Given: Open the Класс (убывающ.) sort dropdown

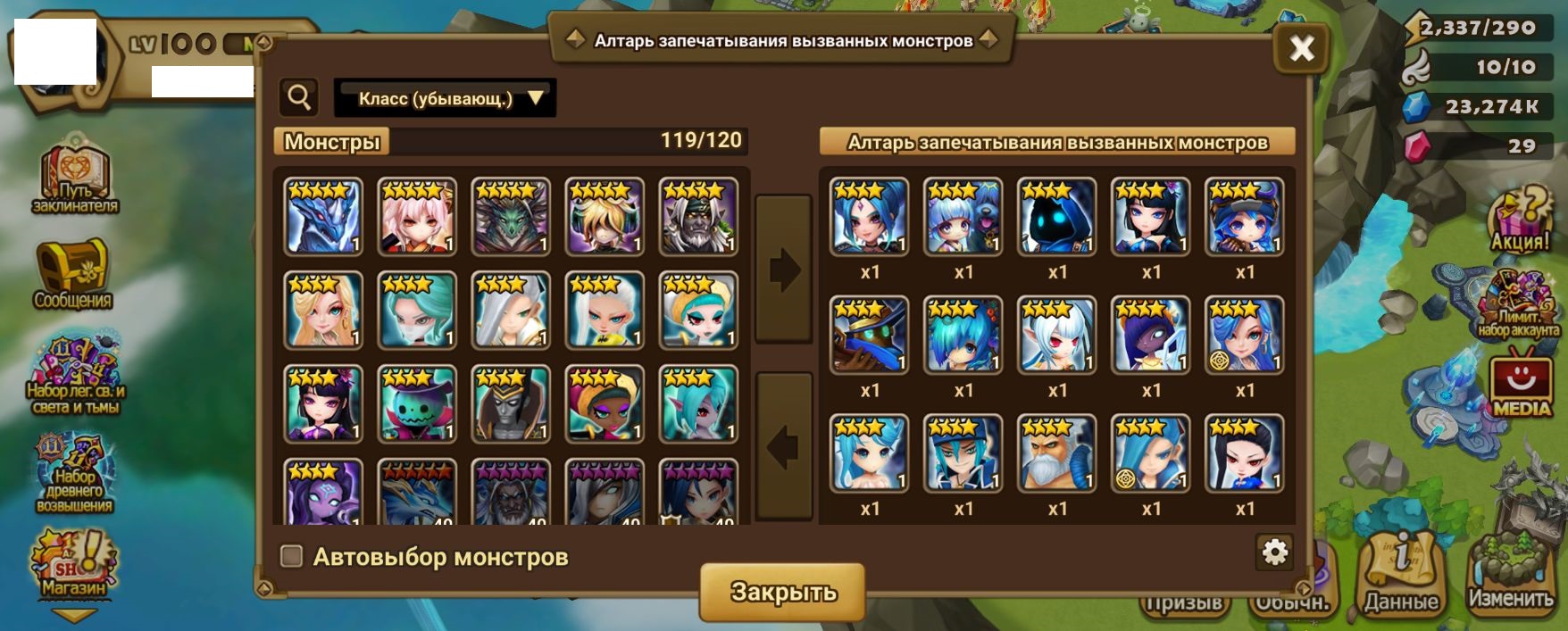Looking at the screenshot, I should pos(445,98).
